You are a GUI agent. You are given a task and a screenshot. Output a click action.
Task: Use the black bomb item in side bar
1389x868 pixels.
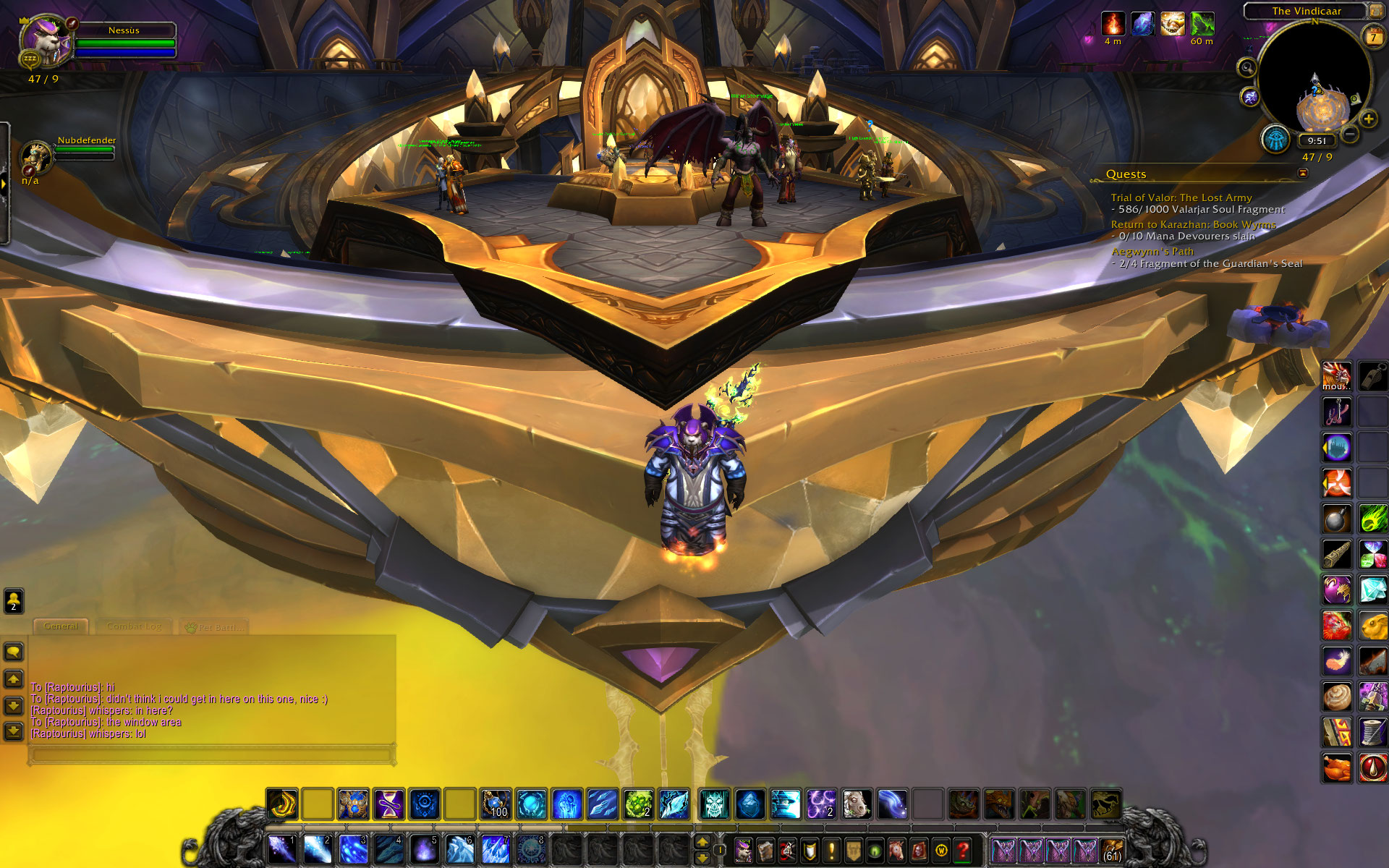click(1336, 519)
